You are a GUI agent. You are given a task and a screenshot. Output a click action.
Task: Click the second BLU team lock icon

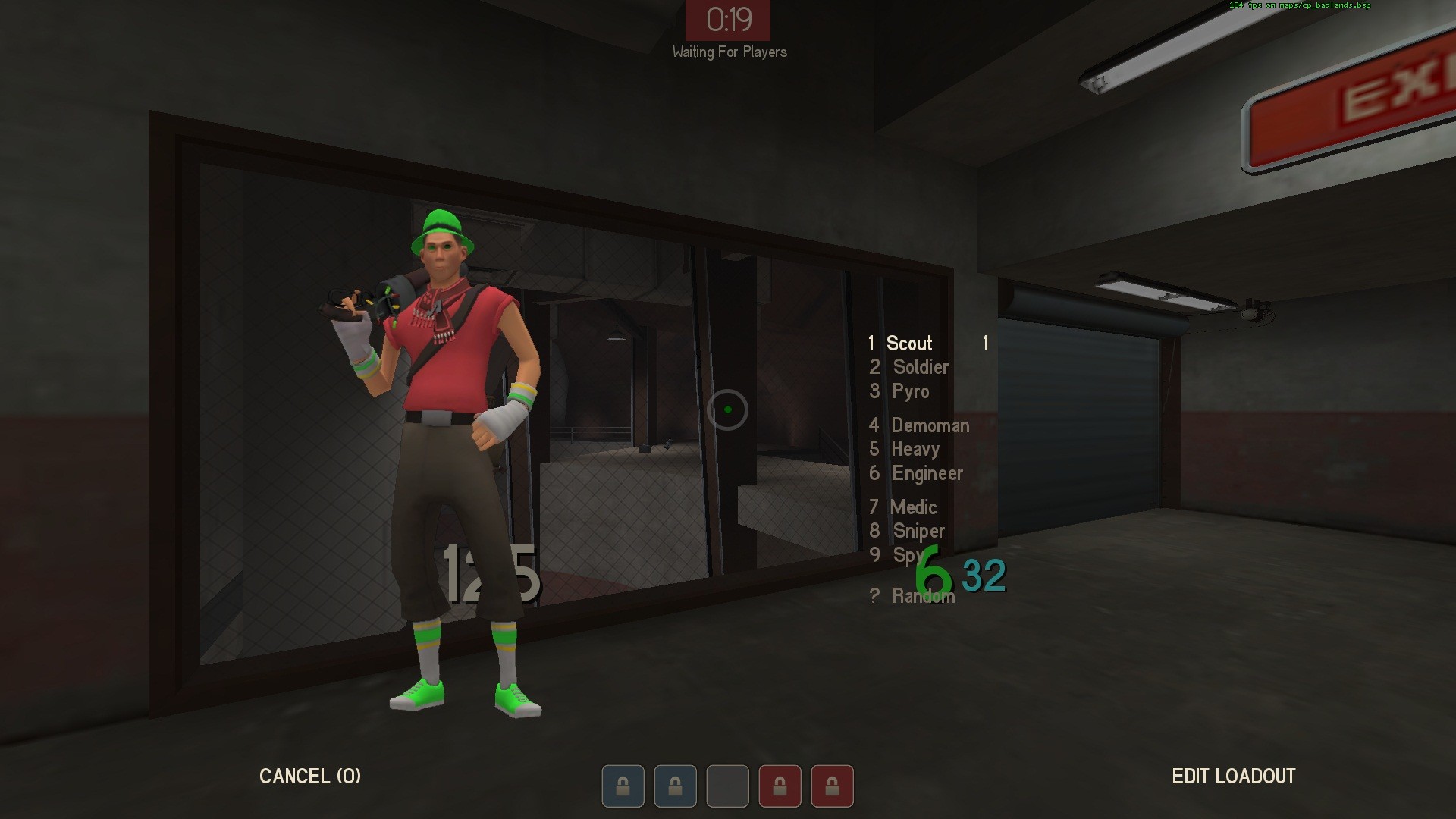675,786
